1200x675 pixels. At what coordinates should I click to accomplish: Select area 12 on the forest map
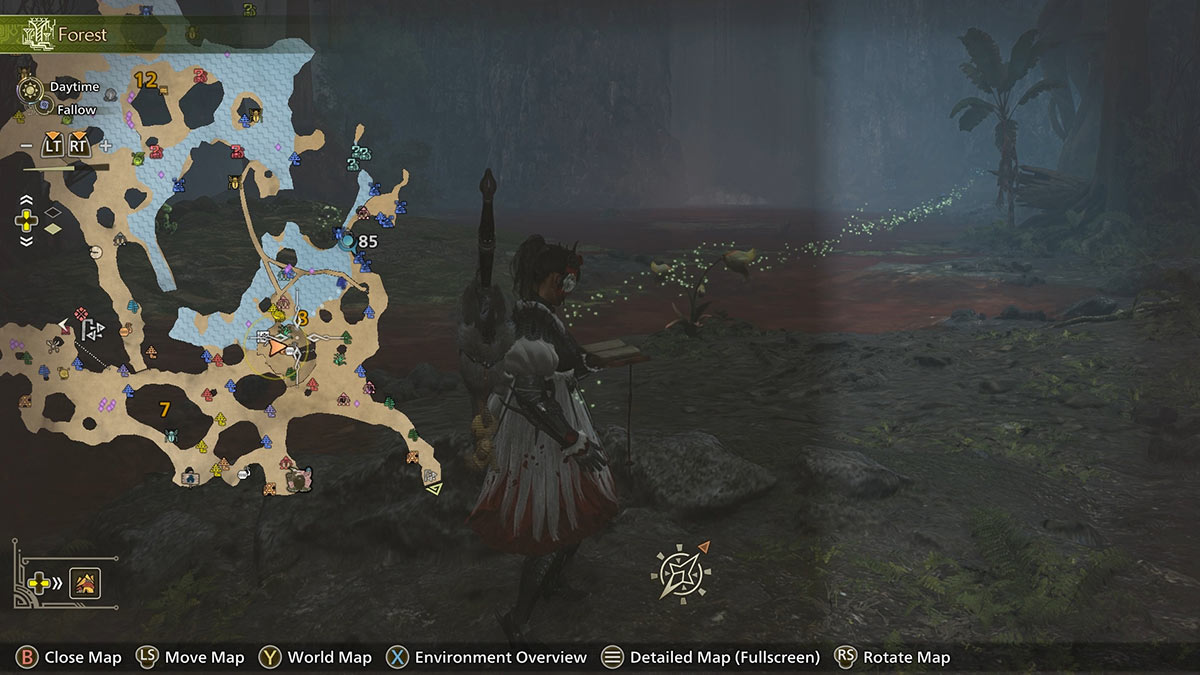point(145,80)
